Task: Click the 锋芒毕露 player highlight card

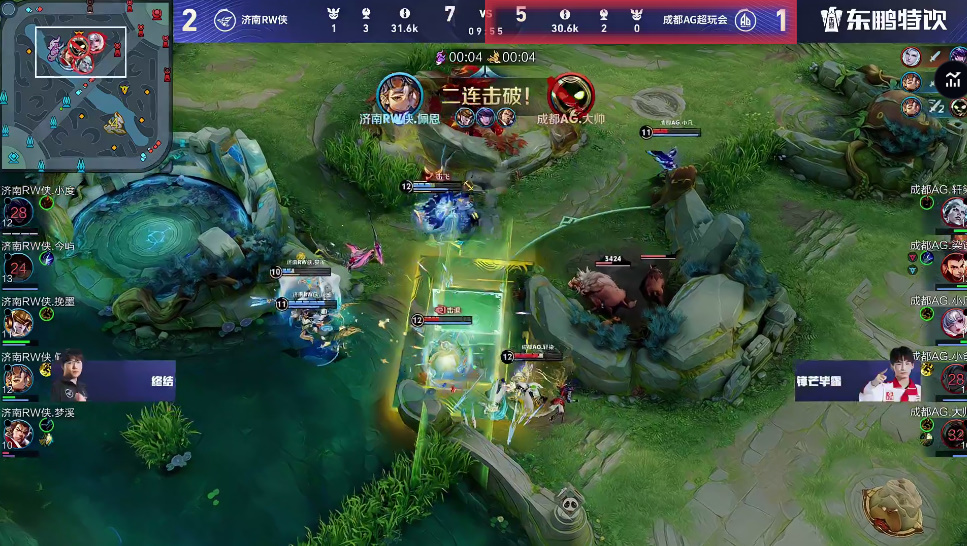Action: pos(858,381)
